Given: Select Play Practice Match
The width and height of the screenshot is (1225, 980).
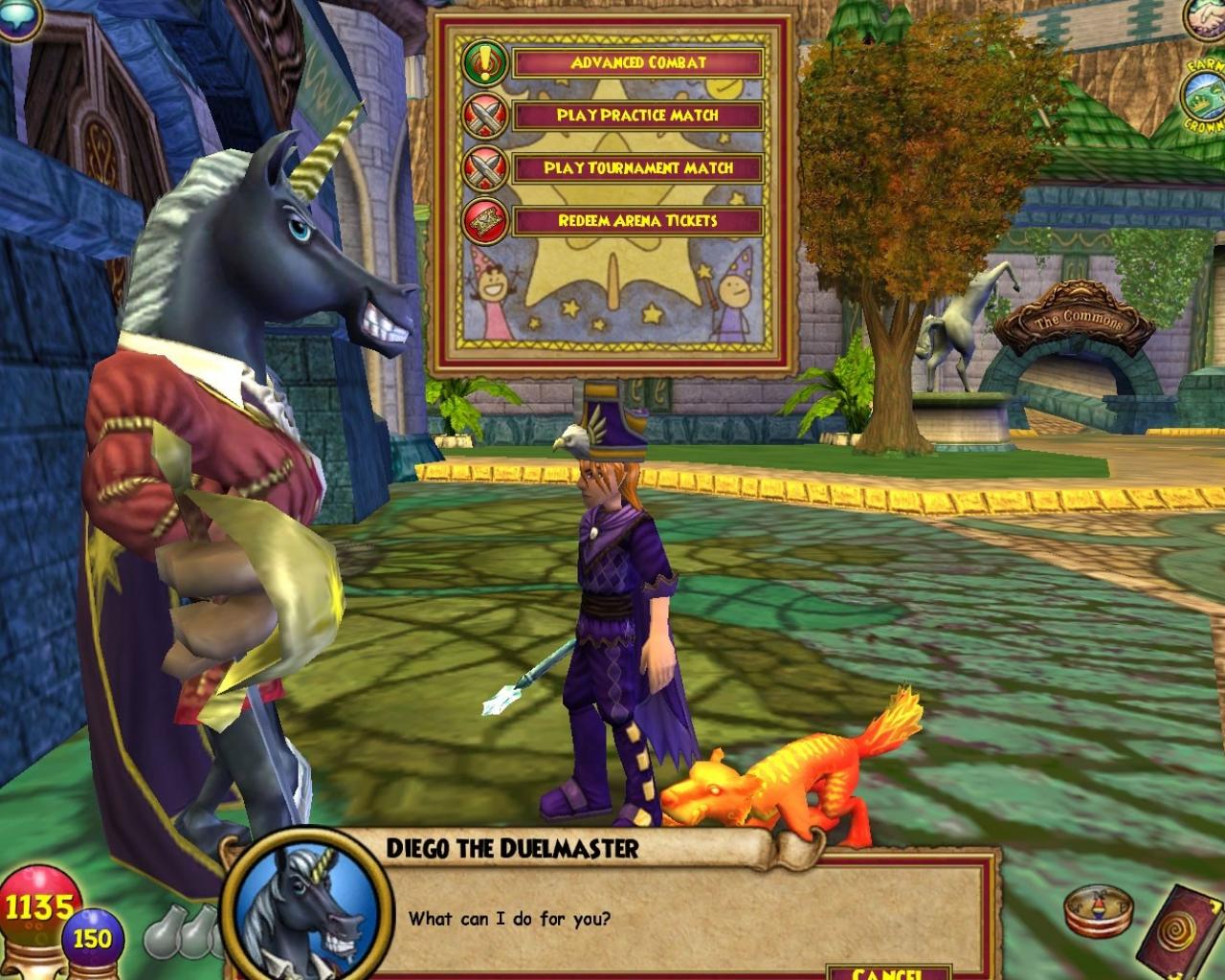Looking at the screenshot, I should click(x=637, y=116).
